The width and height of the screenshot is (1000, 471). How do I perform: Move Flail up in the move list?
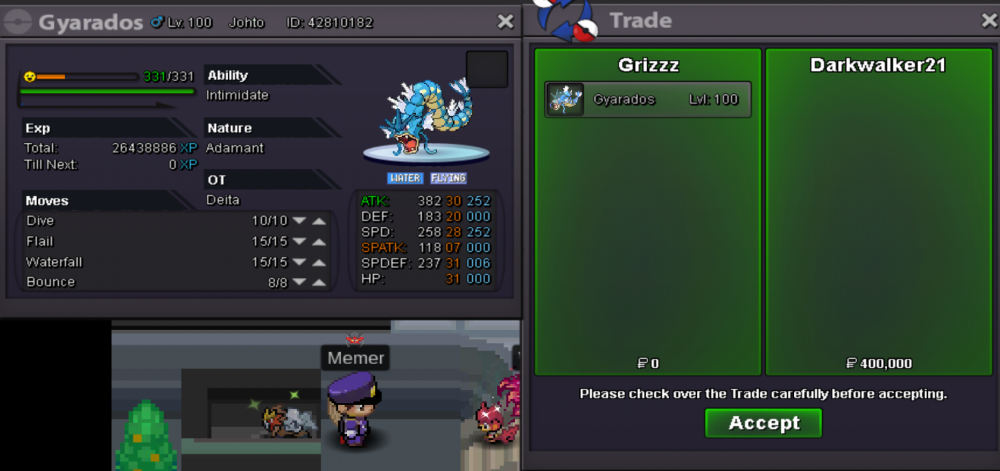(319, 242)
